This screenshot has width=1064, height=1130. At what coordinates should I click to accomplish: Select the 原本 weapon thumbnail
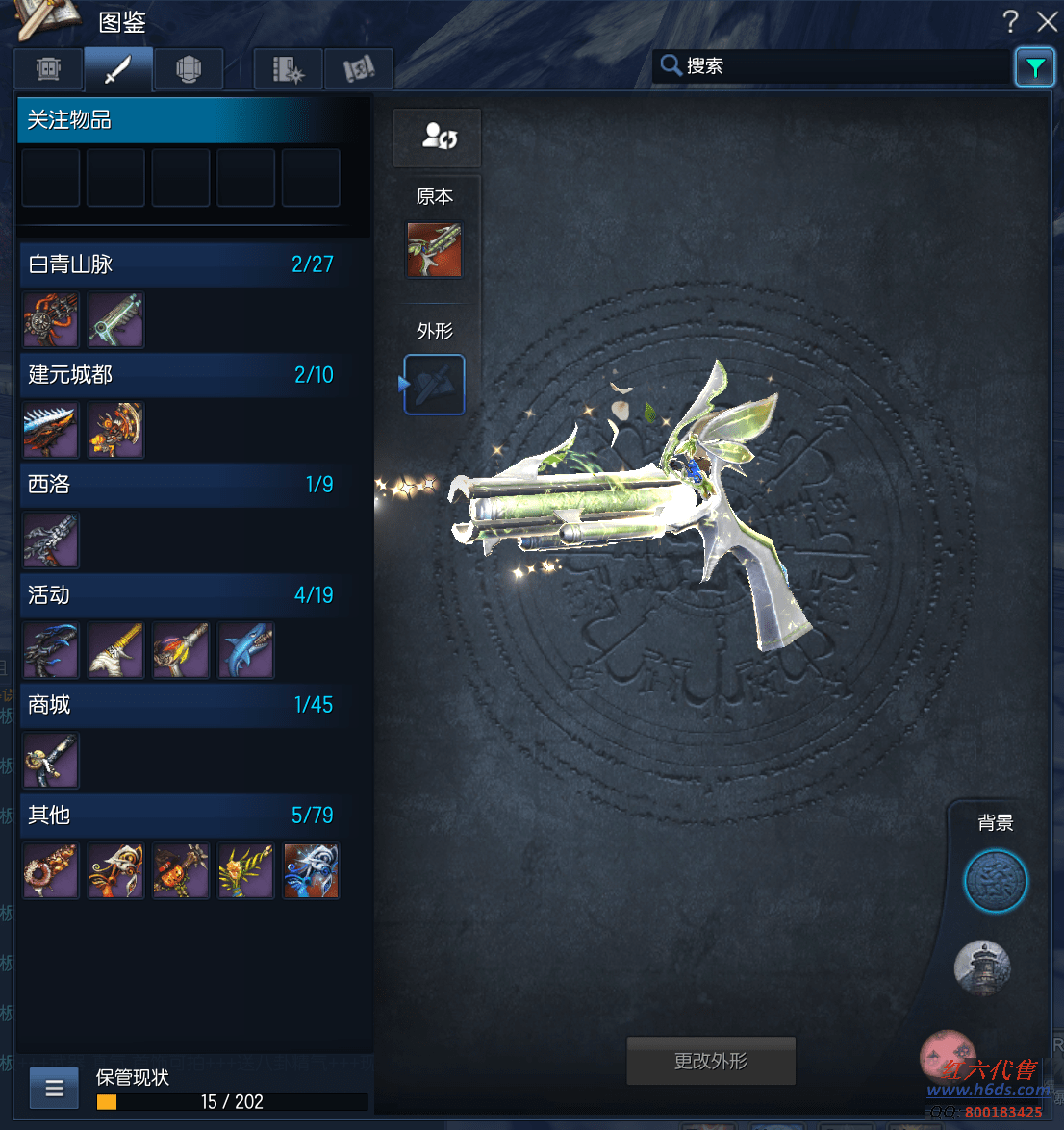(x=434, y=250)
